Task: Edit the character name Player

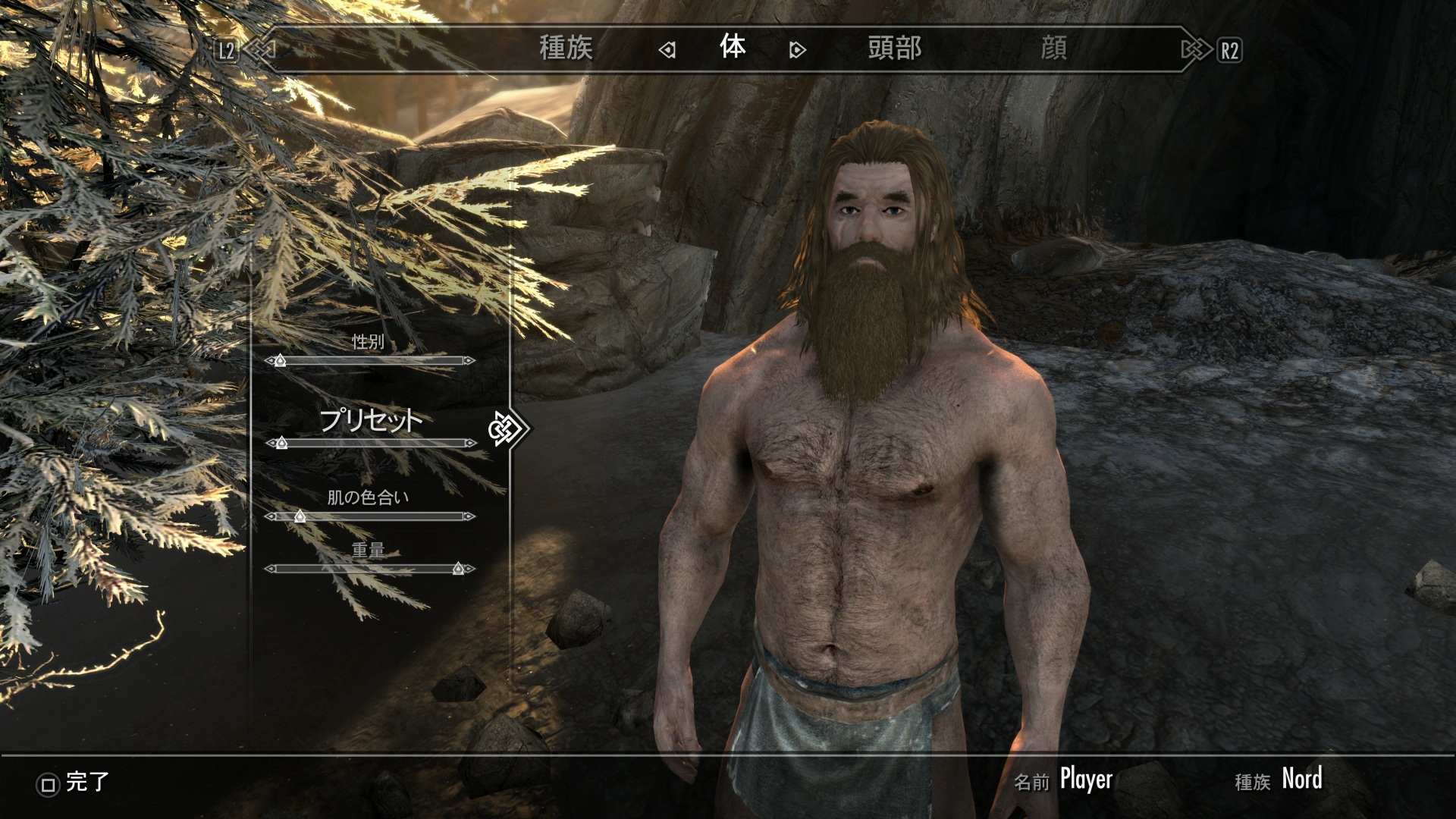Action: [1086, 779]
